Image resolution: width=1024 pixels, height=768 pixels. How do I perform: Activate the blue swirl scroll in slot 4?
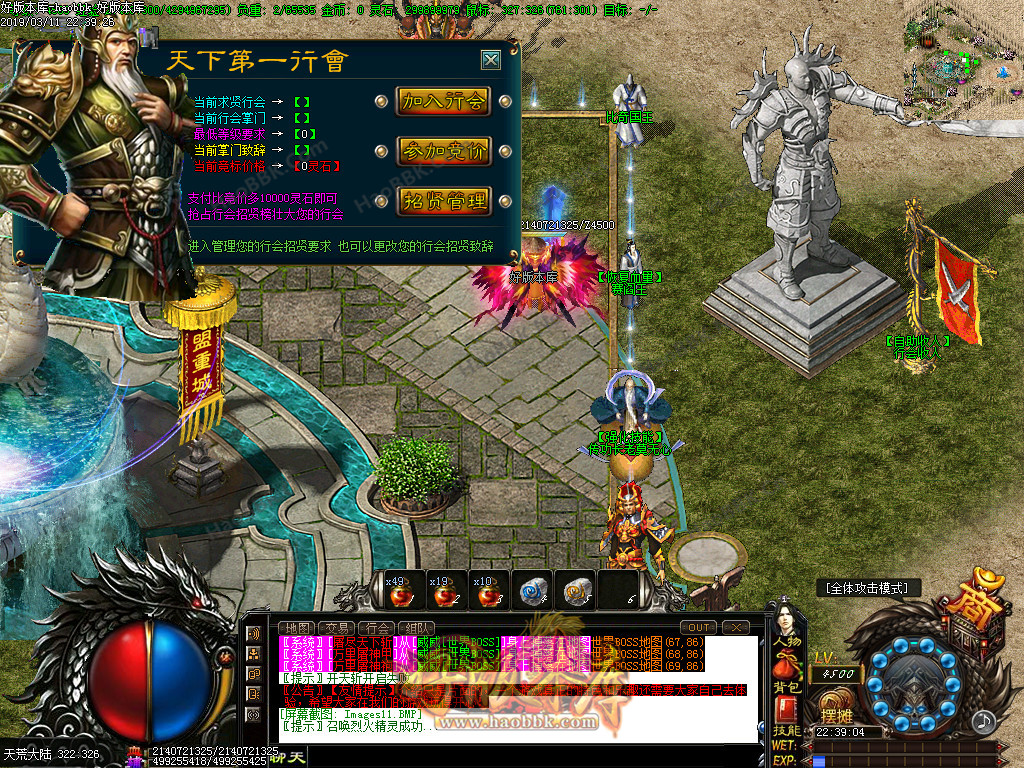coord(530,592)
